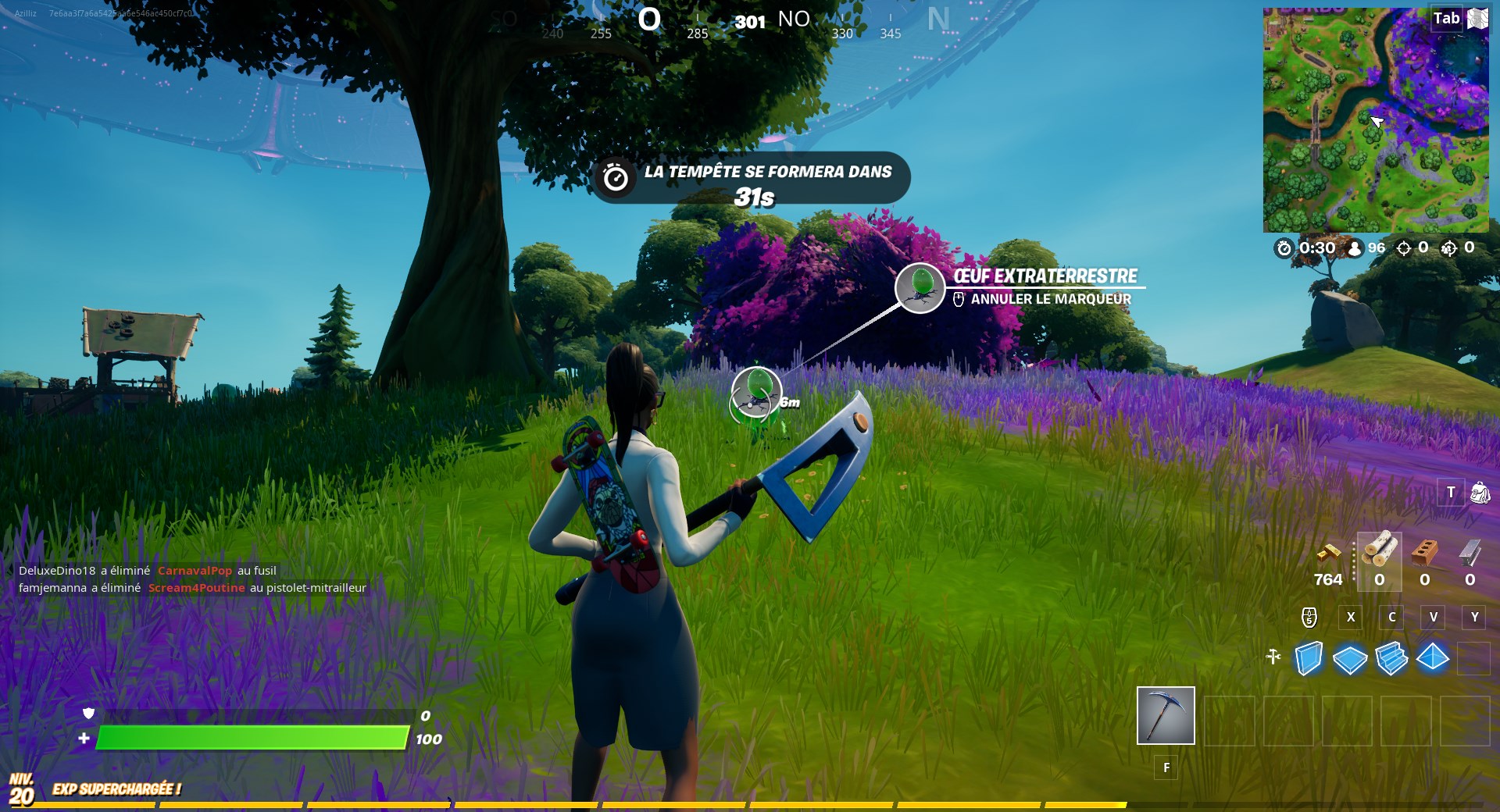Select the pyramid roof build piece icon

pyautogui.click(x=1434, y=660)
